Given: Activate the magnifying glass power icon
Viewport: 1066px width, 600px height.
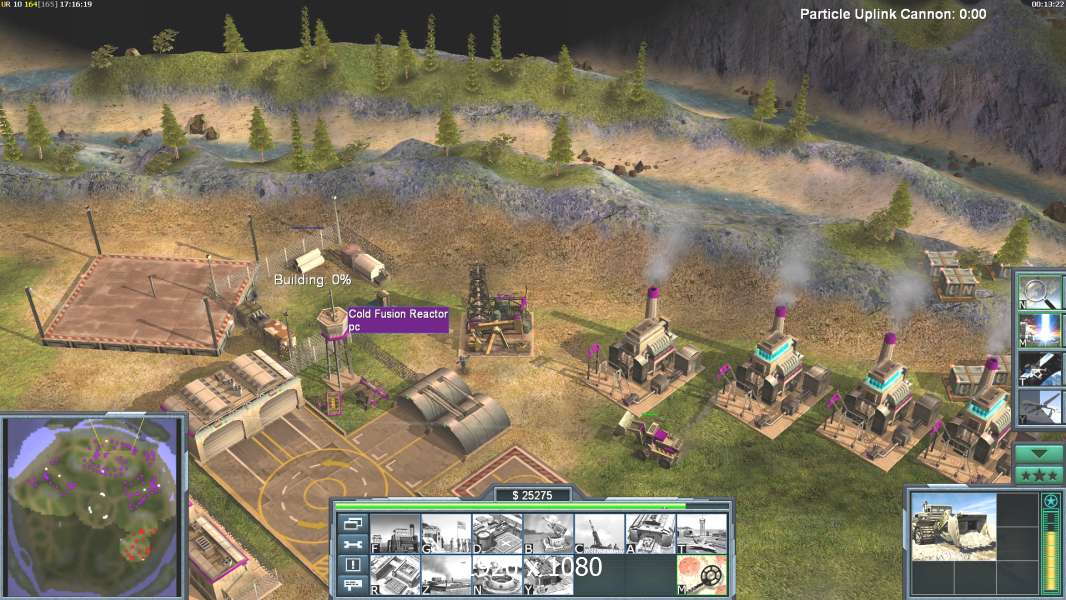Looking at the screenshot, I should (x=1040, y=290).
